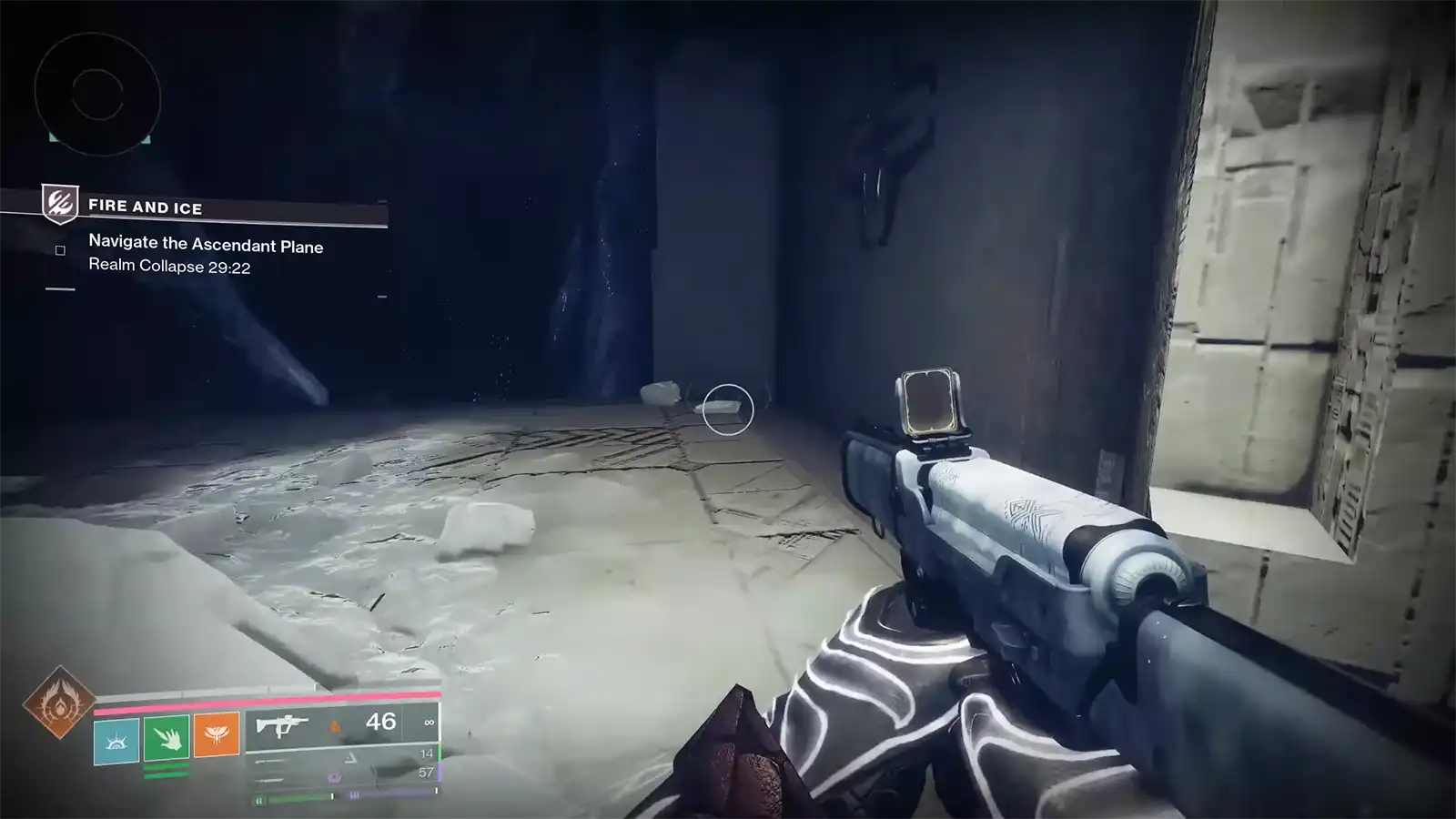1456x819 pixels.
Task: Click the orange grenade ability icon
Action: pos(217,733)
